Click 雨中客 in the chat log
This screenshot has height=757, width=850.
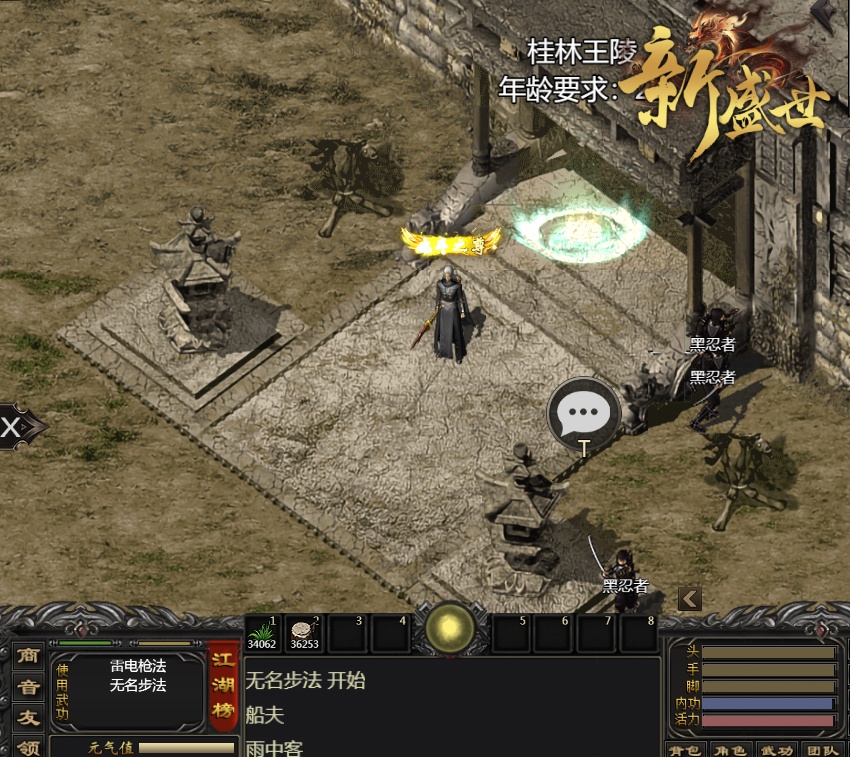[274, 746]
